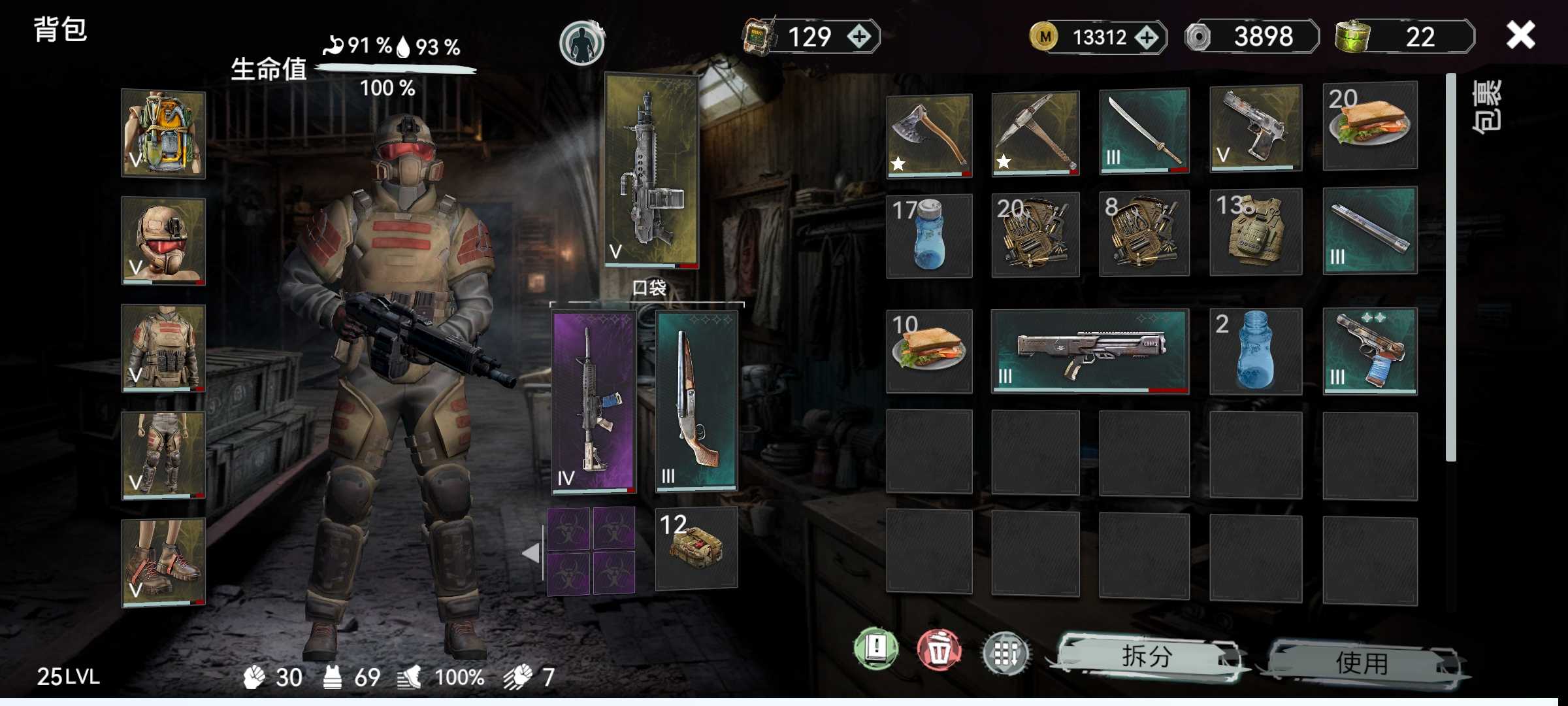
Task: Select the equipped helmet slot
Action: point(163,241)
